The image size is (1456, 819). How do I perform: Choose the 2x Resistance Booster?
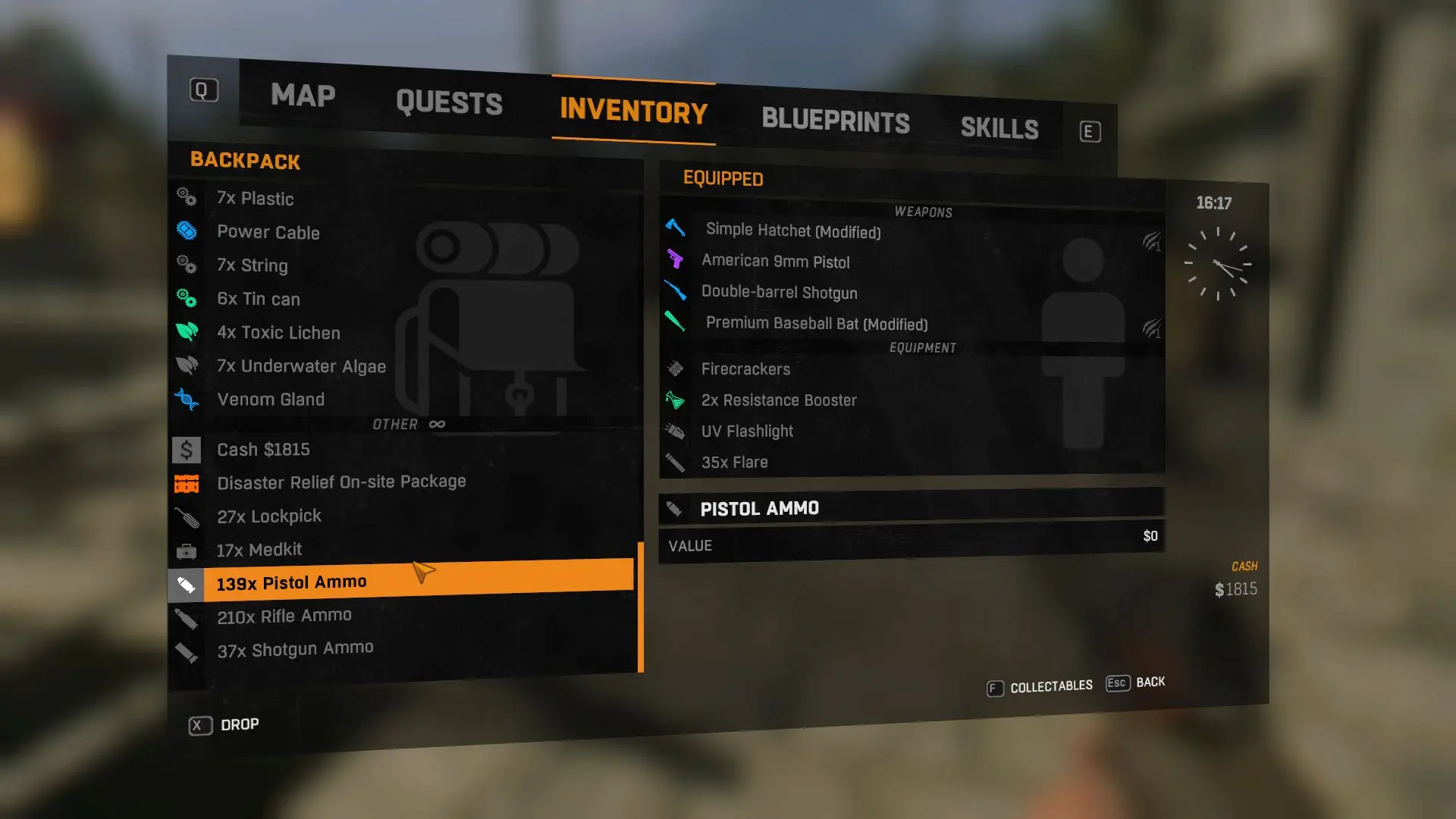779,400
